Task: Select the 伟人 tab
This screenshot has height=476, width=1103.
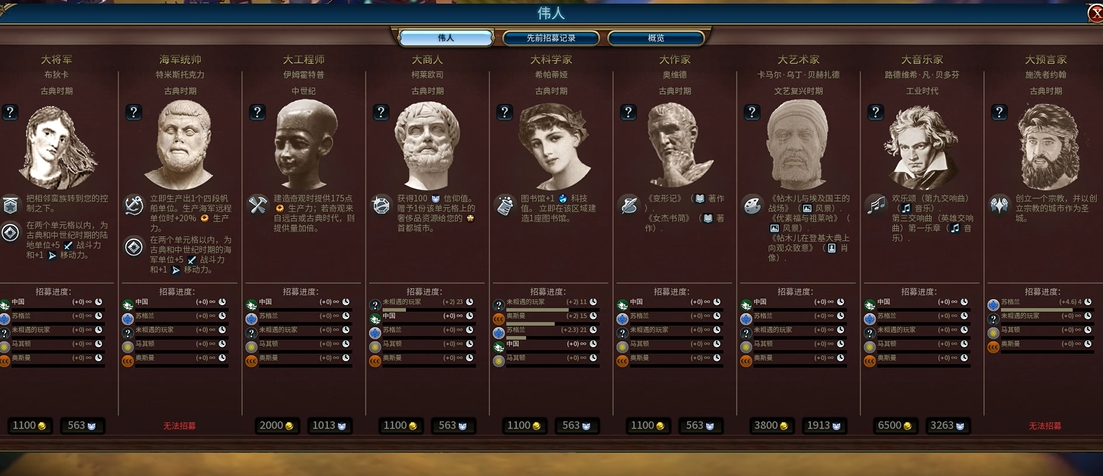Action: point(445,38)
